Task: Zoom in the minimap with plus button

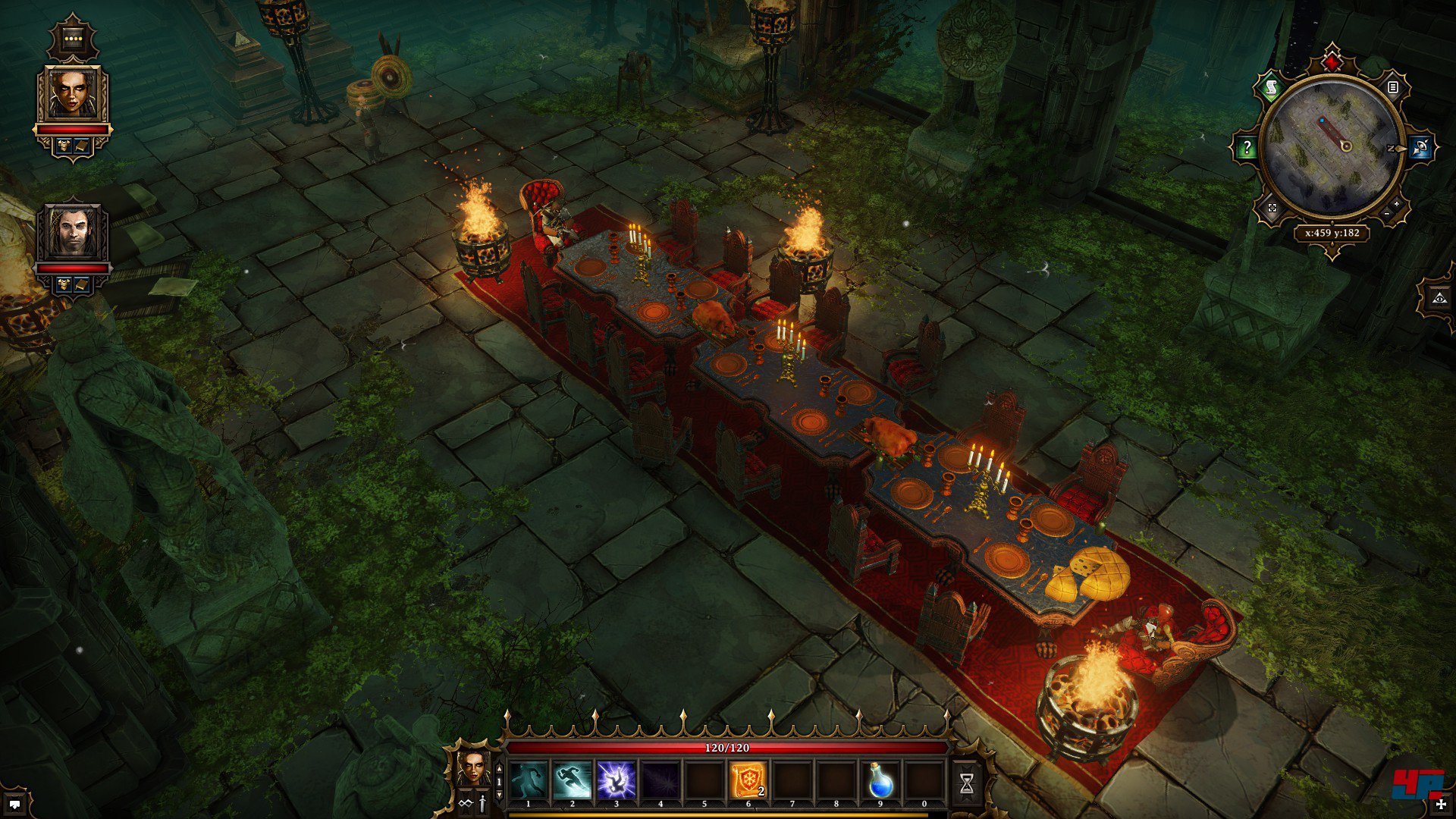Action: pos(1396,205)
